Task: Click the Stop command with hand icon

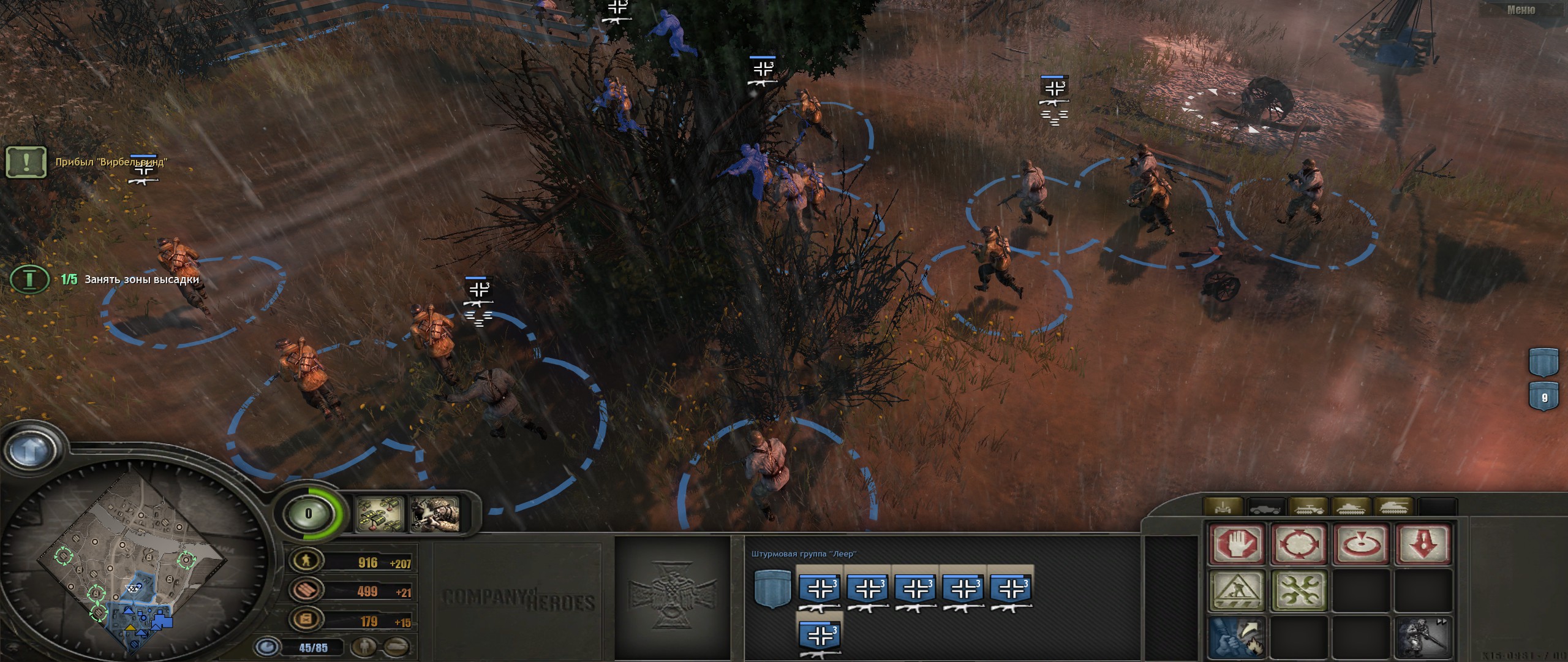Action: (1237, 544)
